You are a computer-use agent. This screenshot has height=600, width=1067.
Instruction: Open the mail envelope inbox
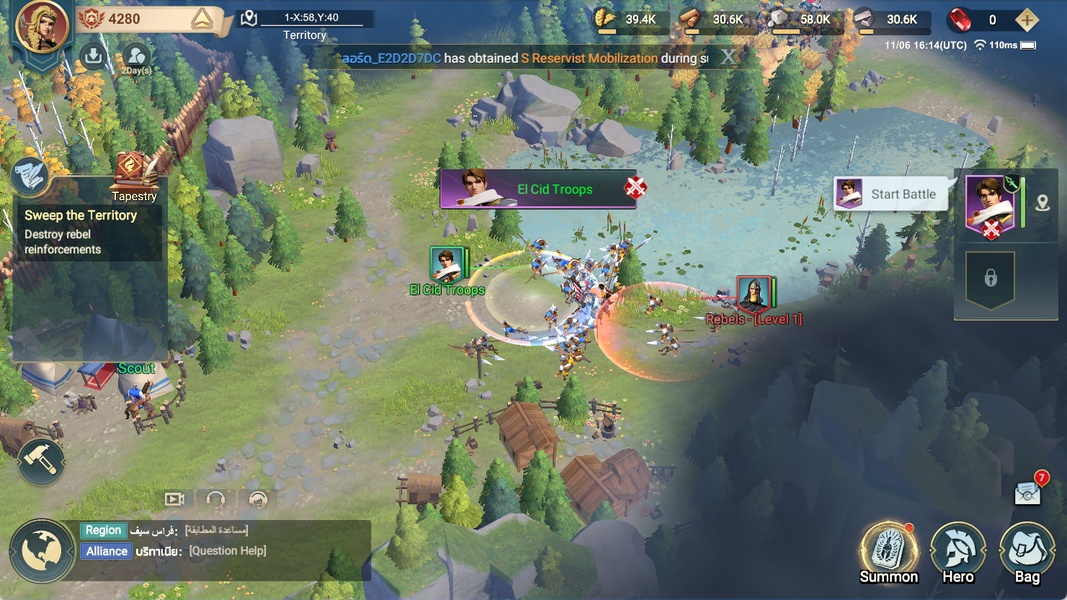1028,492
